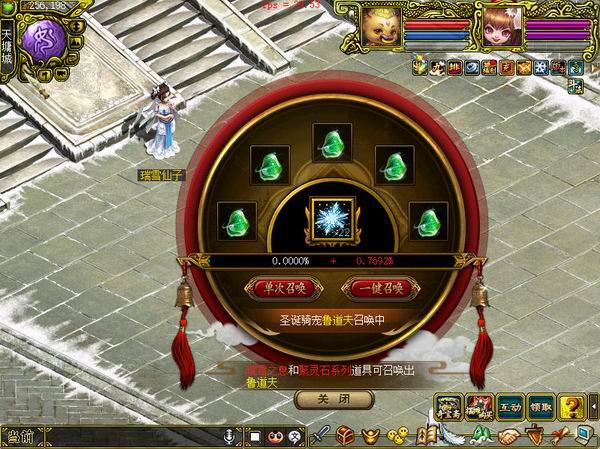Click the 单次召唤 single summon button
The height and width of the screenshot is (449, 600).
(283, 288)
